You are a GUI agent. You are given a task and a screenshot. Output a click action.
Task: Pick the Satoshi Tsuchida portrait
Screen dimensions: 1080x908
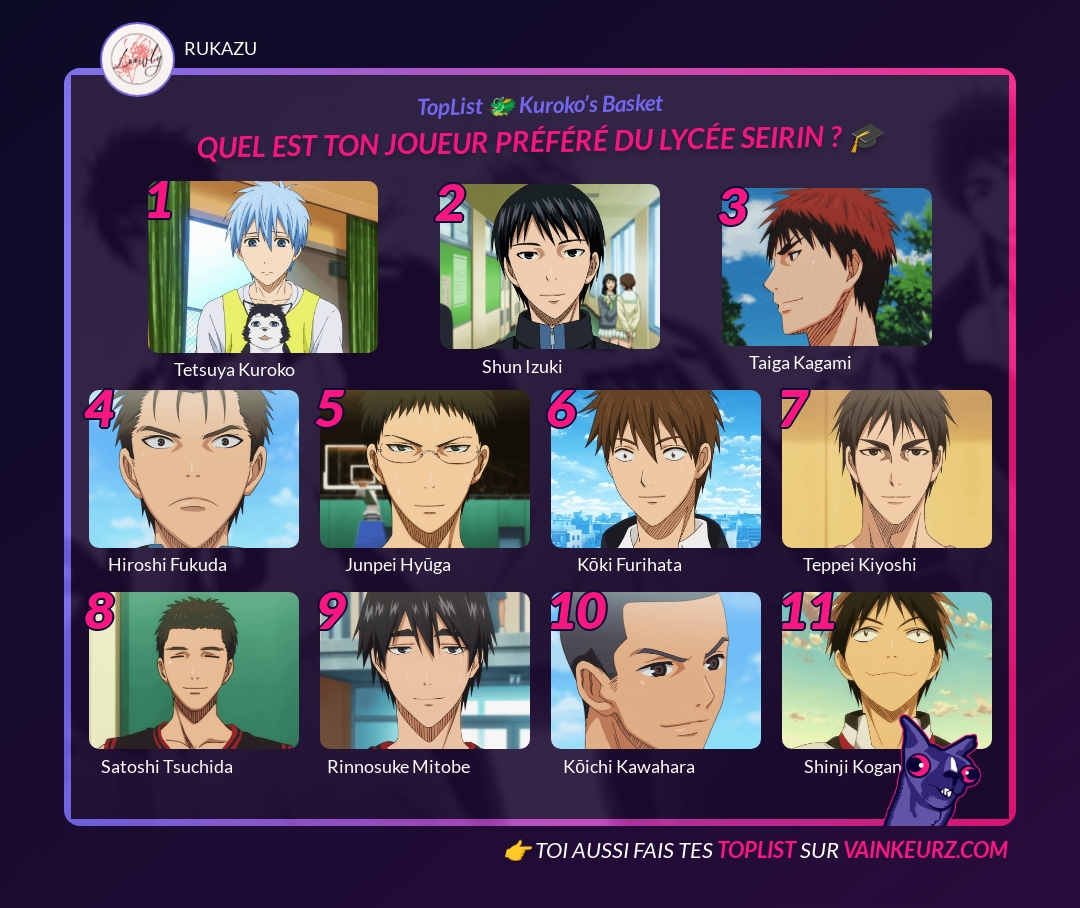click(x=194, y=671)
